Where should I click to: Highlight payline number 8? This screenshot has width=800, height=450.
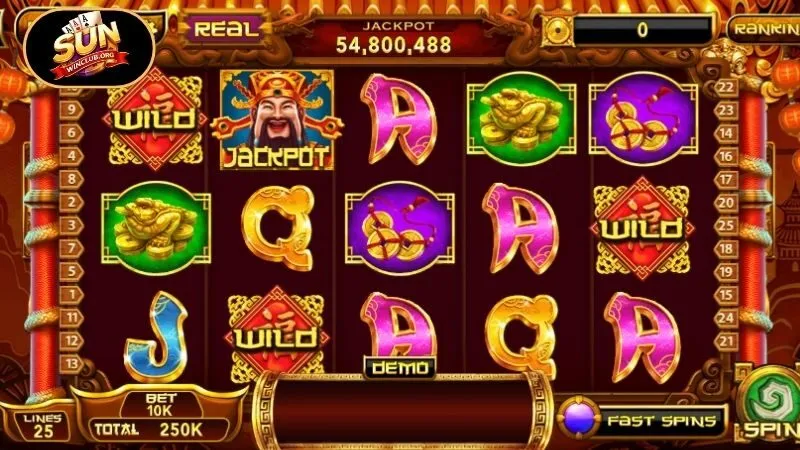72,179
